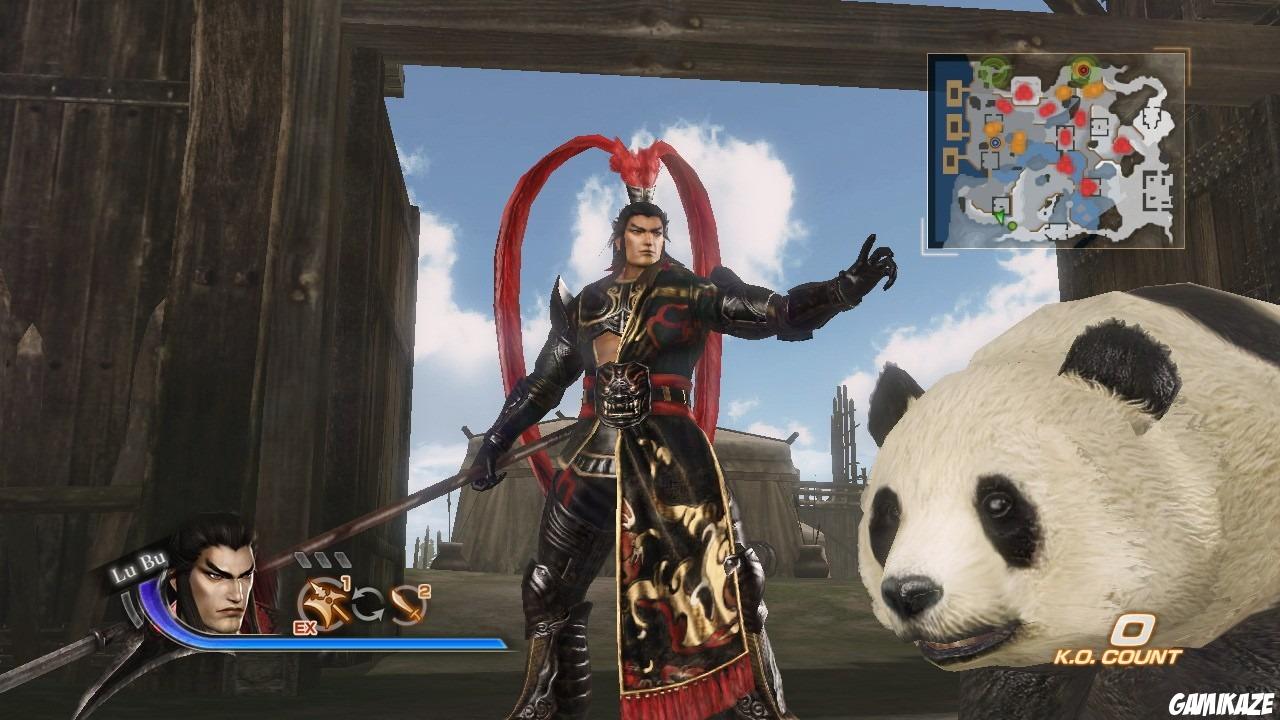Image resolution: width=1280 pixels, height=720 pixels.
Task: Expand the minimap panel
Action: (x=1055, y=150)
